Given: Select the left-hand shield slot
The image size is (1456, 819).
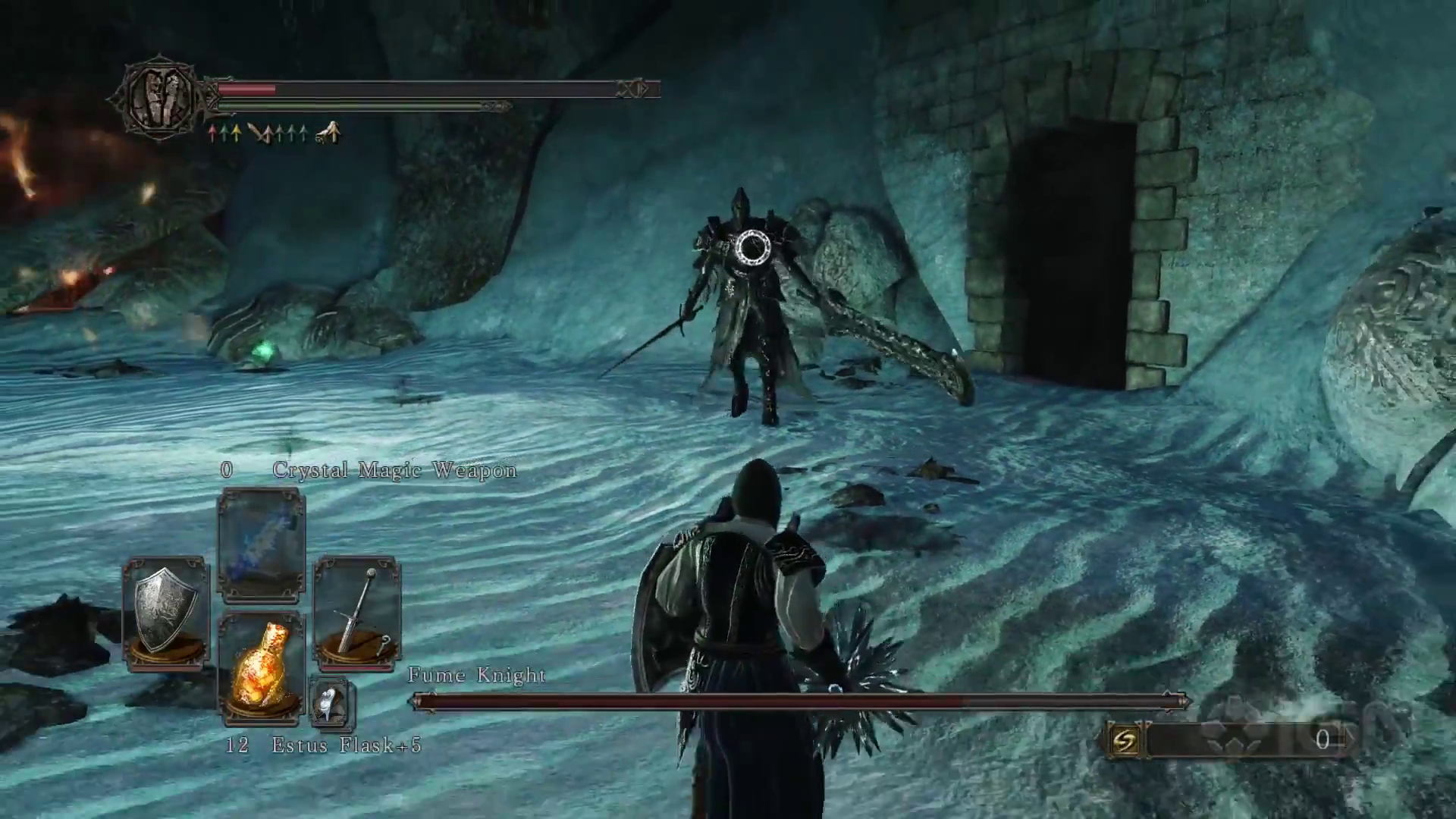Looking at the screenshot, I should (x=165, y=613).
